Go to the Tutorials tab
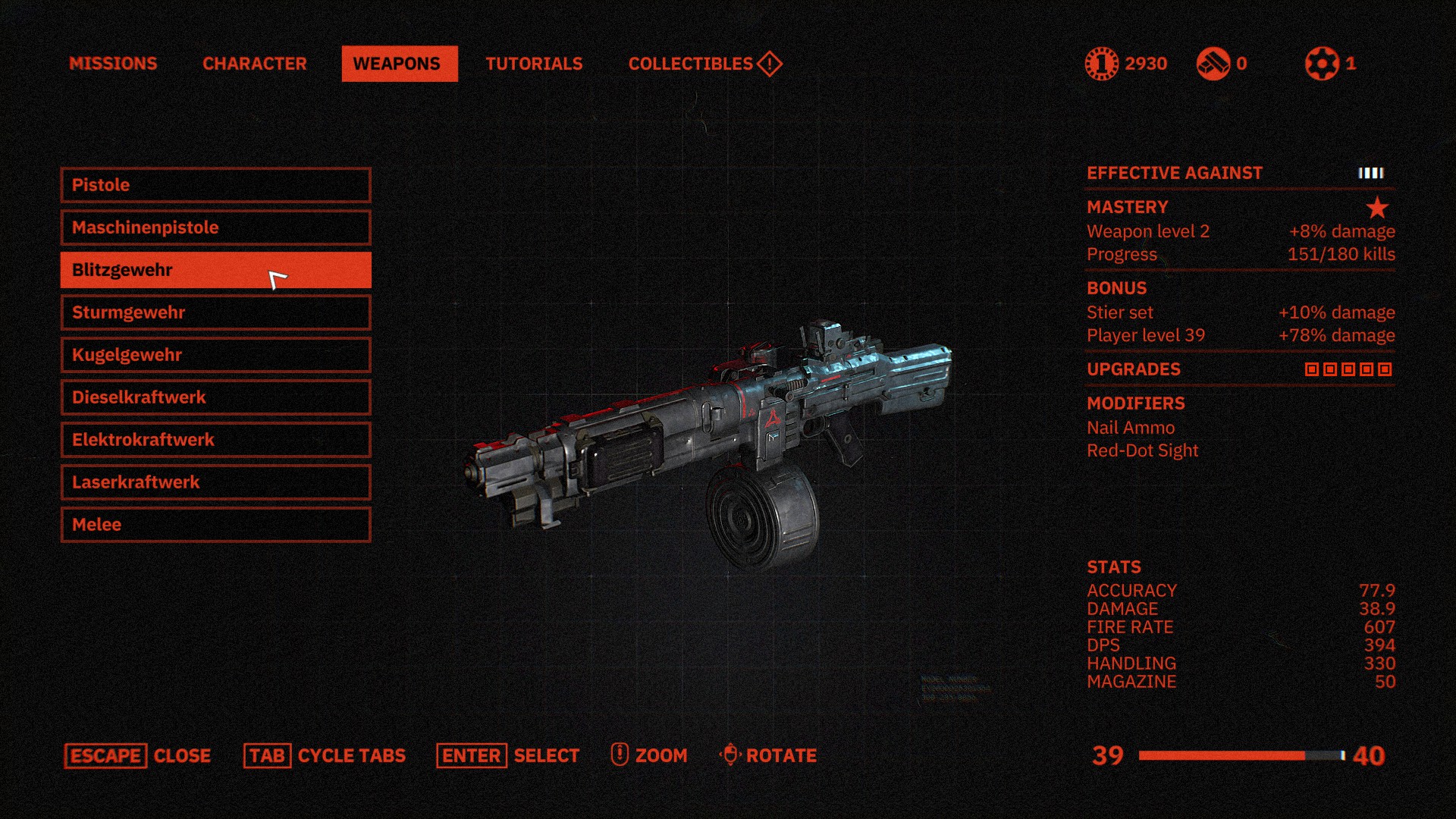This screenshot has width=1456, height=819. click(534, 64)
